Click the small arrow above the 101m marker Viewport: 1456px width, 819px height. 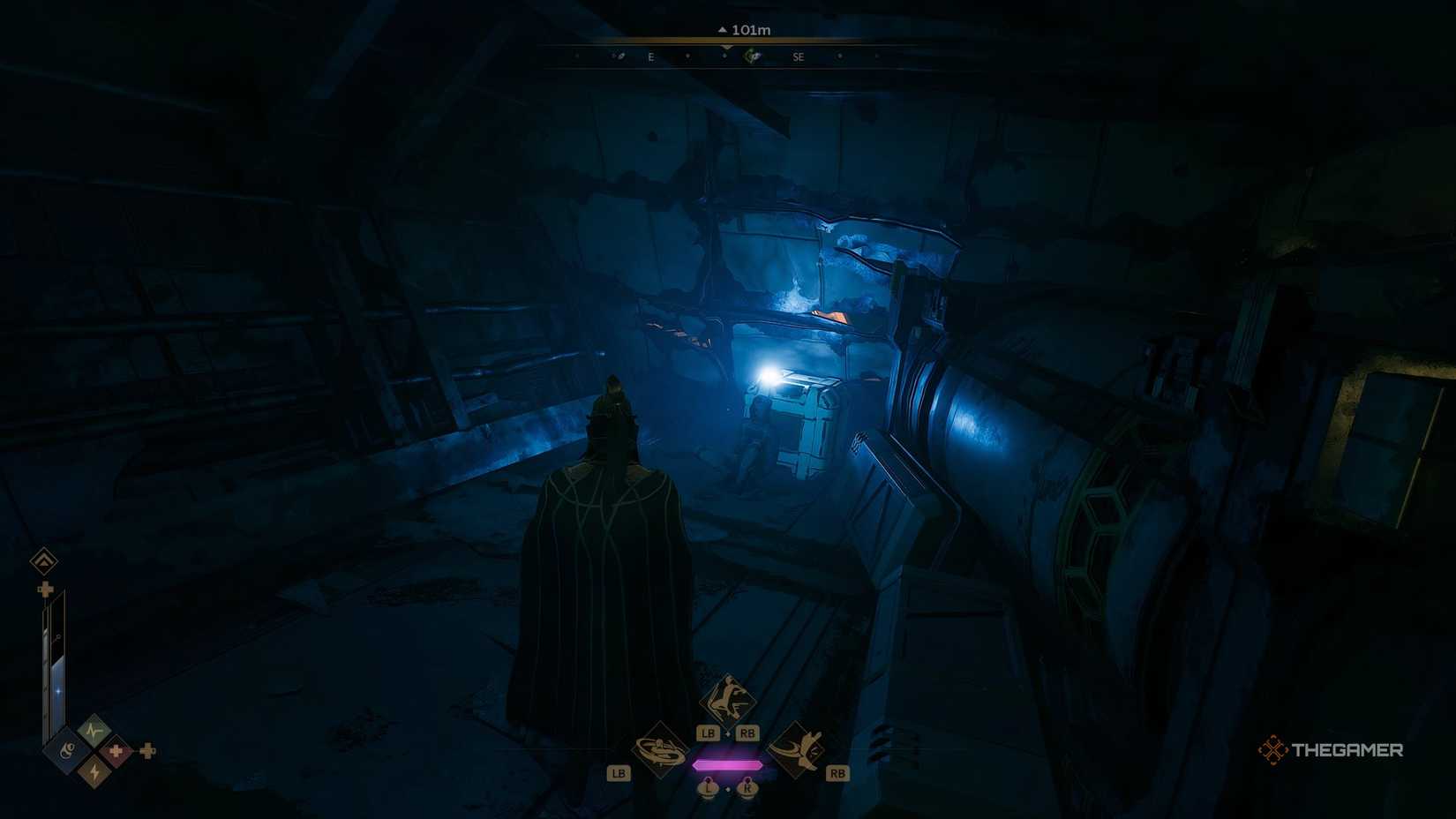(x=723, y=30)
